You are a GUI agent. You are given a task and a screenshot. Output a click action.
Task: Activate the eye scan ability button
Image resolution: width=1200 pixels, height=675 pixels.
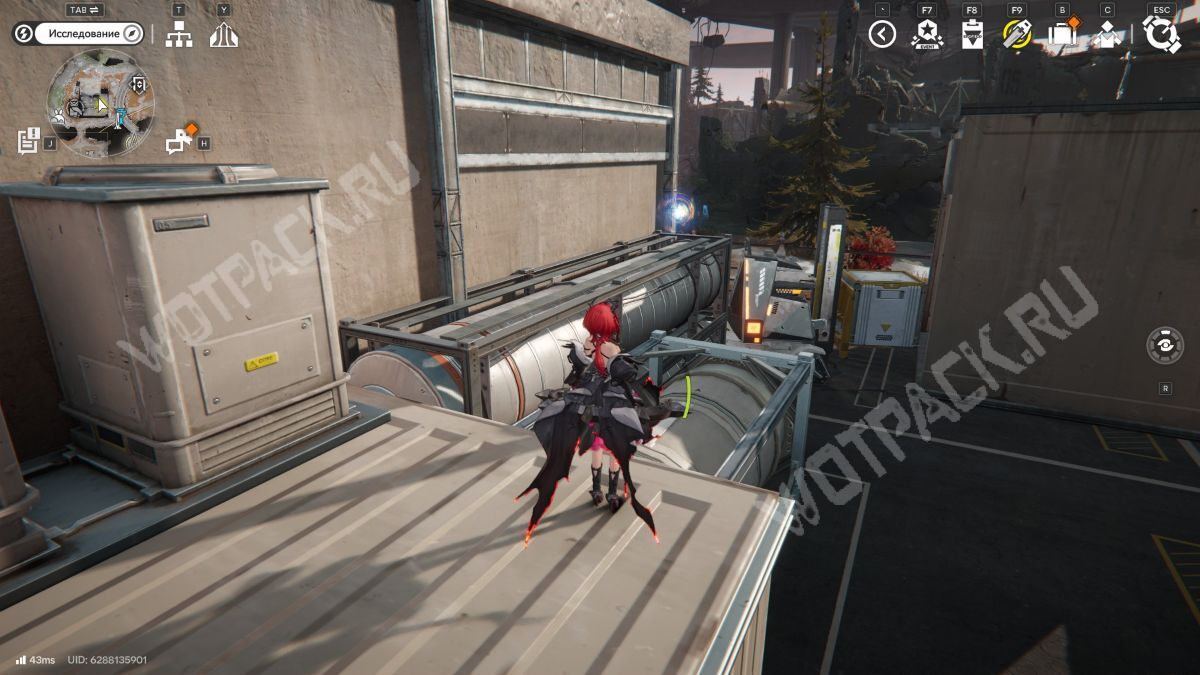[x=1165, y=345]
